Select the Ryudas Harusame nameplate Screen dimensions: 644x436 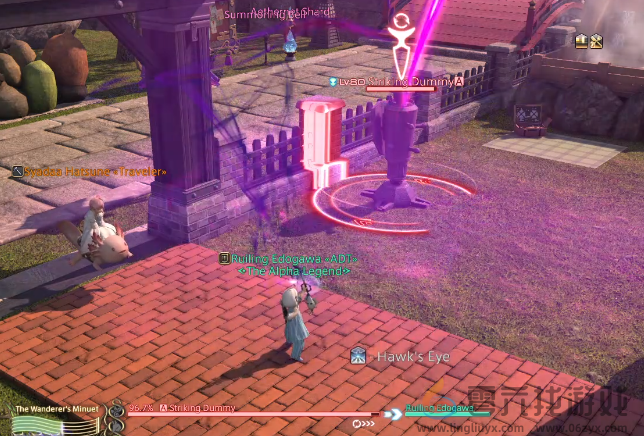coord(89,172)
